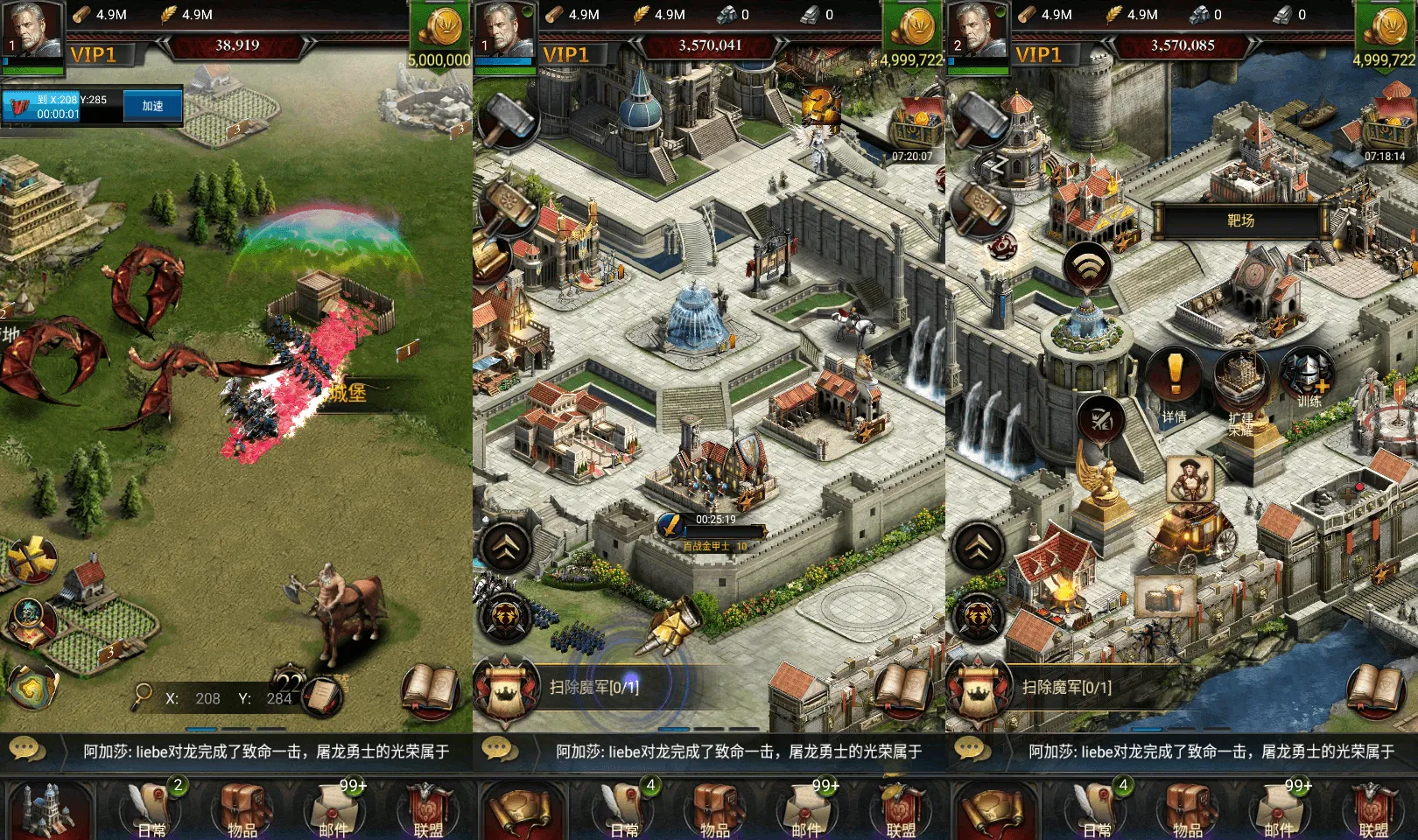The width and height of the screenshot is (1418, 840).
Task: Open 日常 with the badge showing 2
Action: 154,807
